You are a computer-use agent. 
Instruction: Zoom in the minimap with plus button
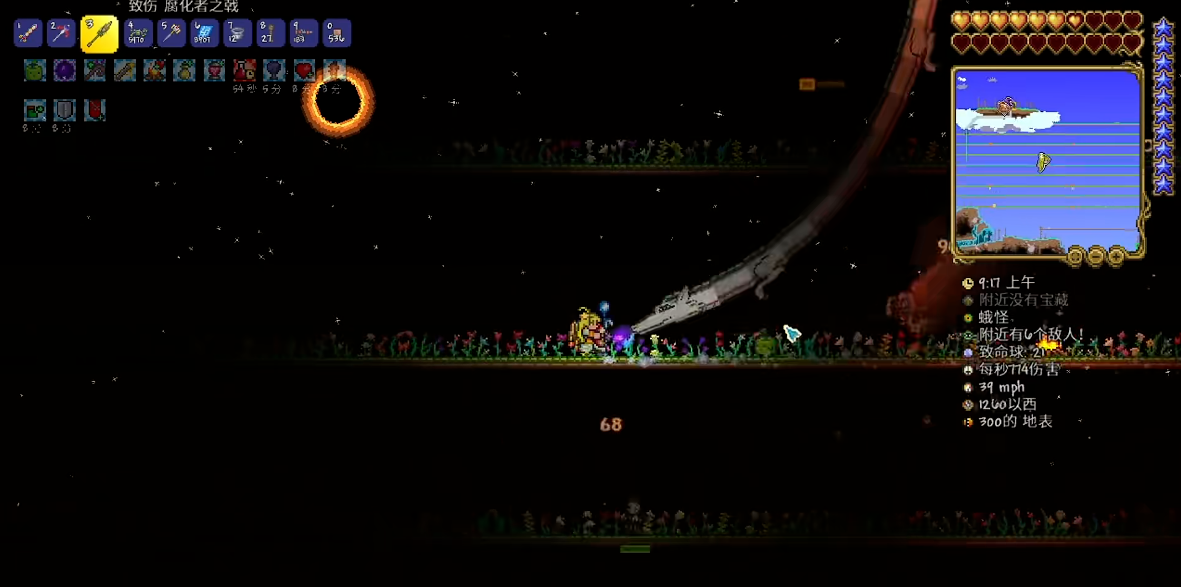click(x=1116, y=256)
